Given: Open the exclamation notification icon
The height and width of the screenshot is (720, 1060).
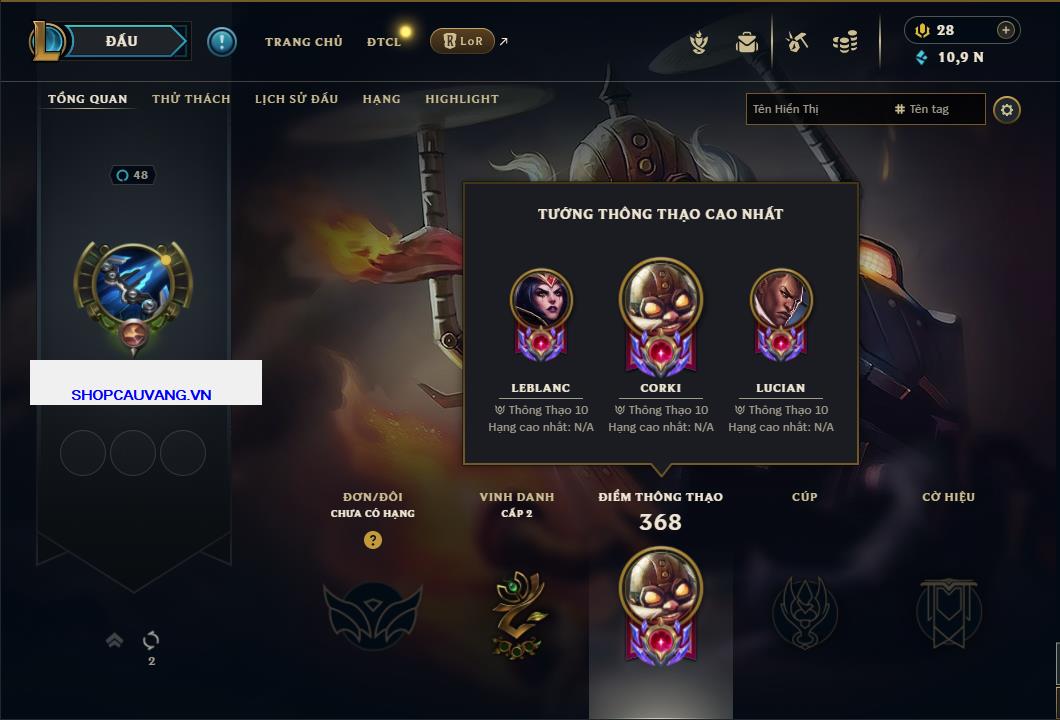Looking at the screenshot, I should tap(222, 41).
